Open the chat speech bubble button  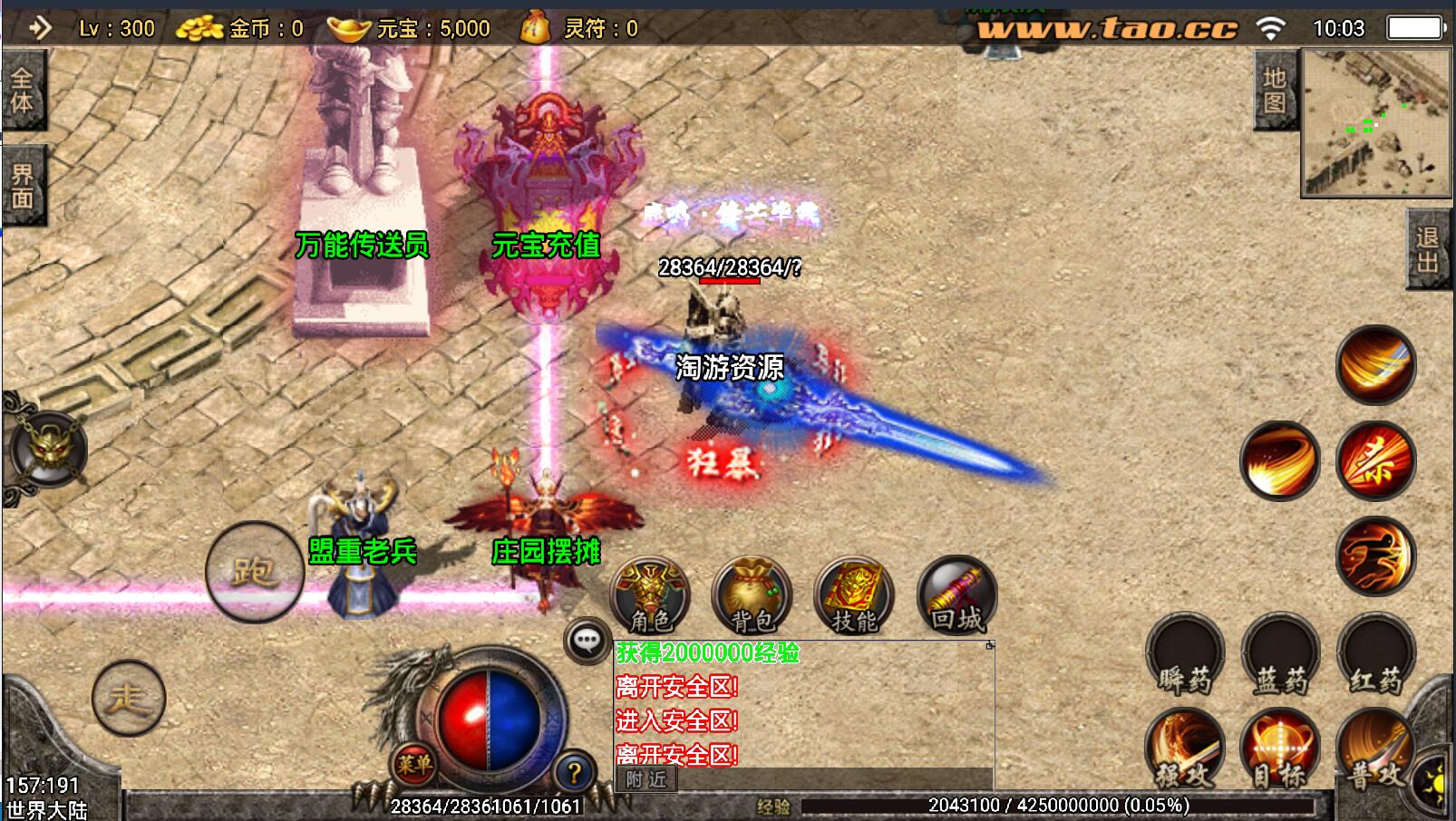[587, 641]
